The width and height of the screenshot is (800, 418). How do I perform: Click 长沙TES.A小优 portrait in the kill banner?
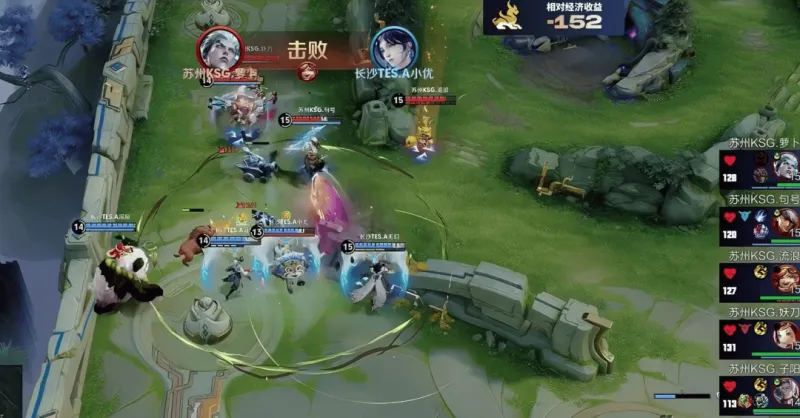(391, 47)
